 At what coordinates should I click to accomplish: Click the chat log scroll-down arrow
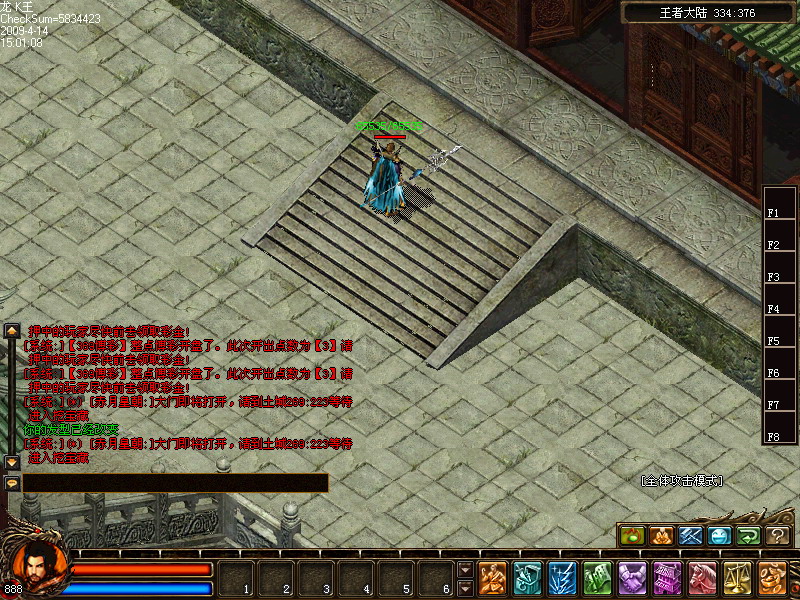pyautogui.click(x=12, y=462)
